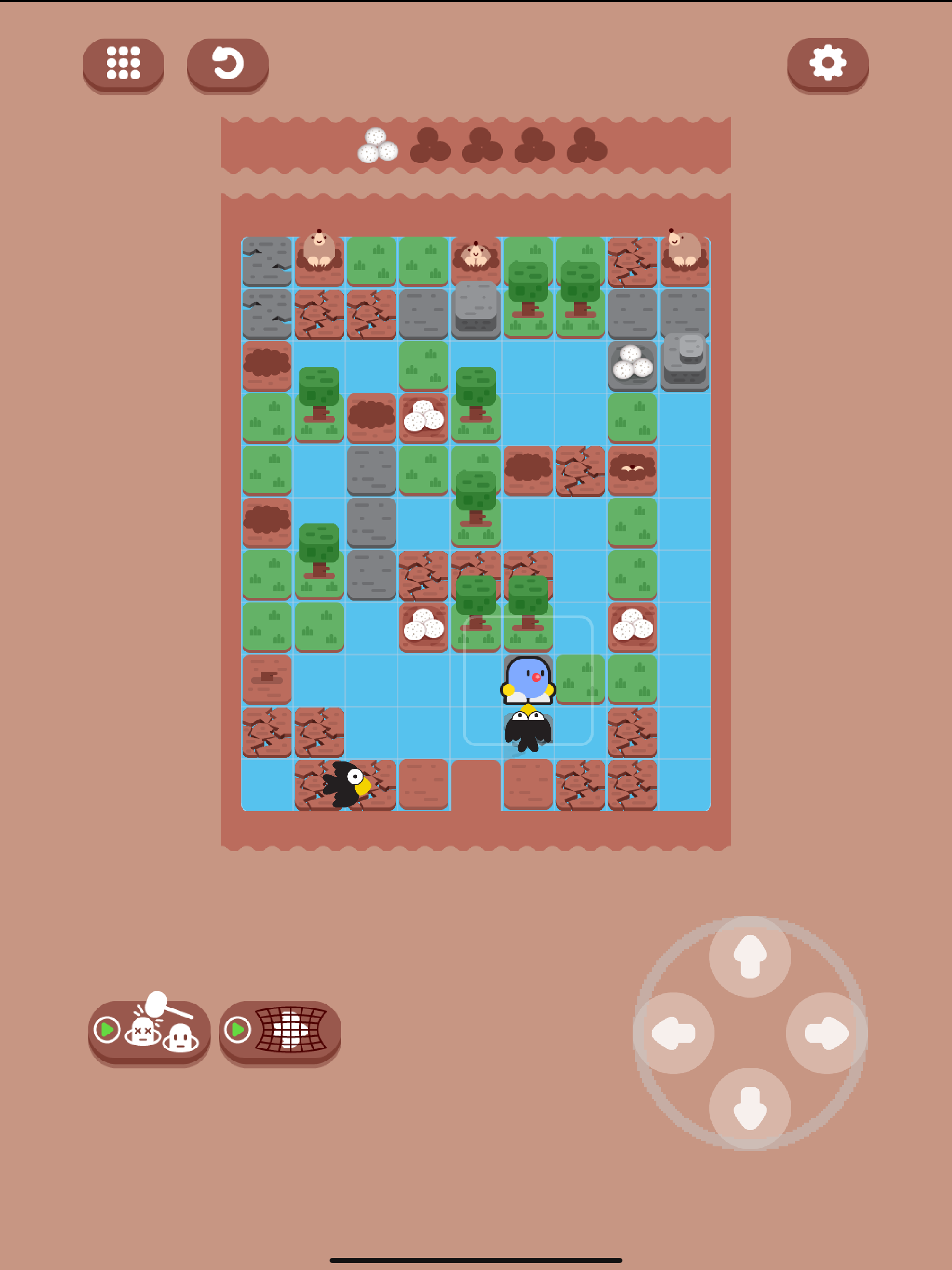Click the snowball pile beside the stone steps

632,364
